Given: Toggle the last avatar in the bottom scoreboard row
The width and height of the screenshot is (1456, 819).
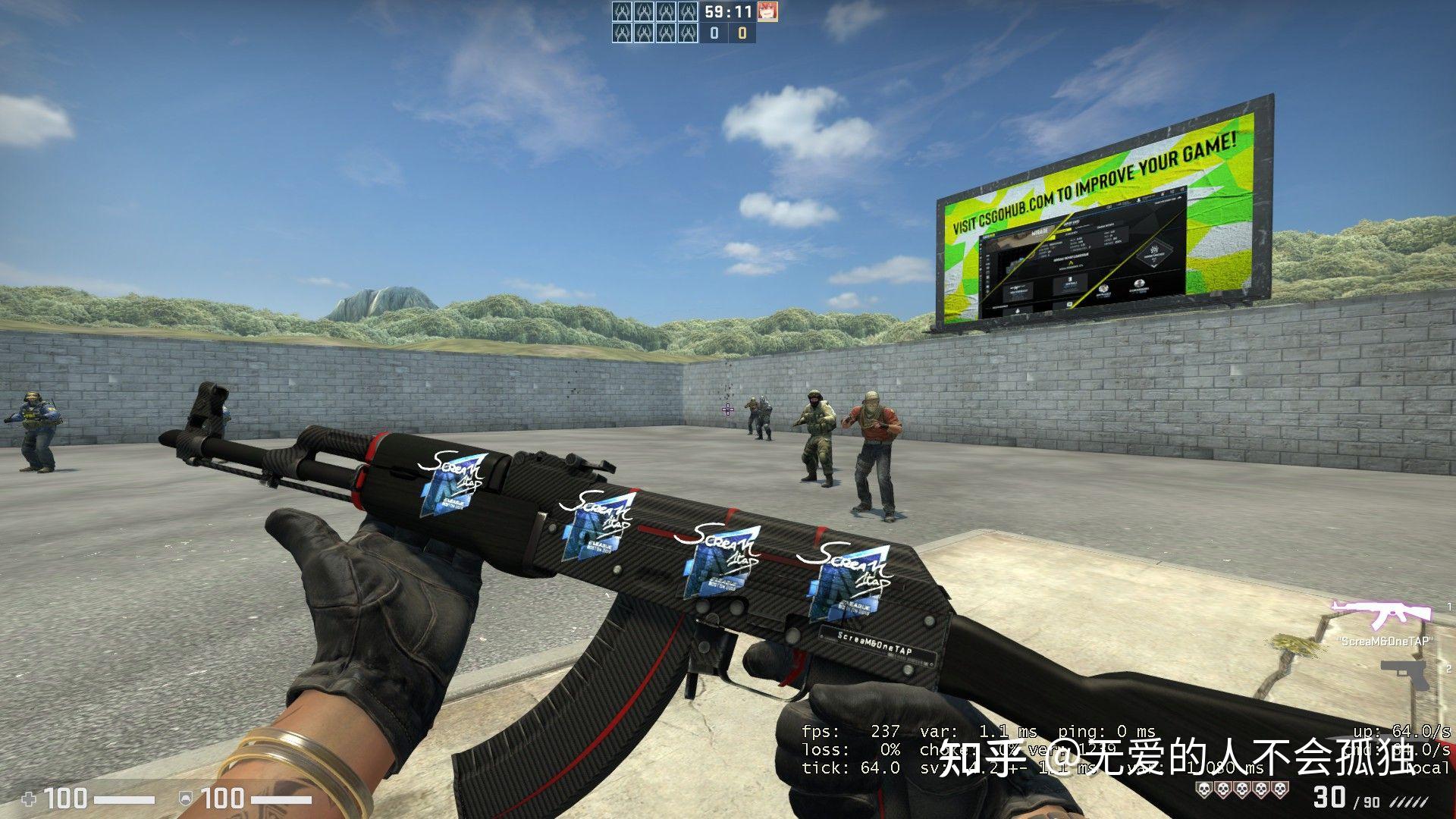Looking at the screenshot, I should 687,33.
